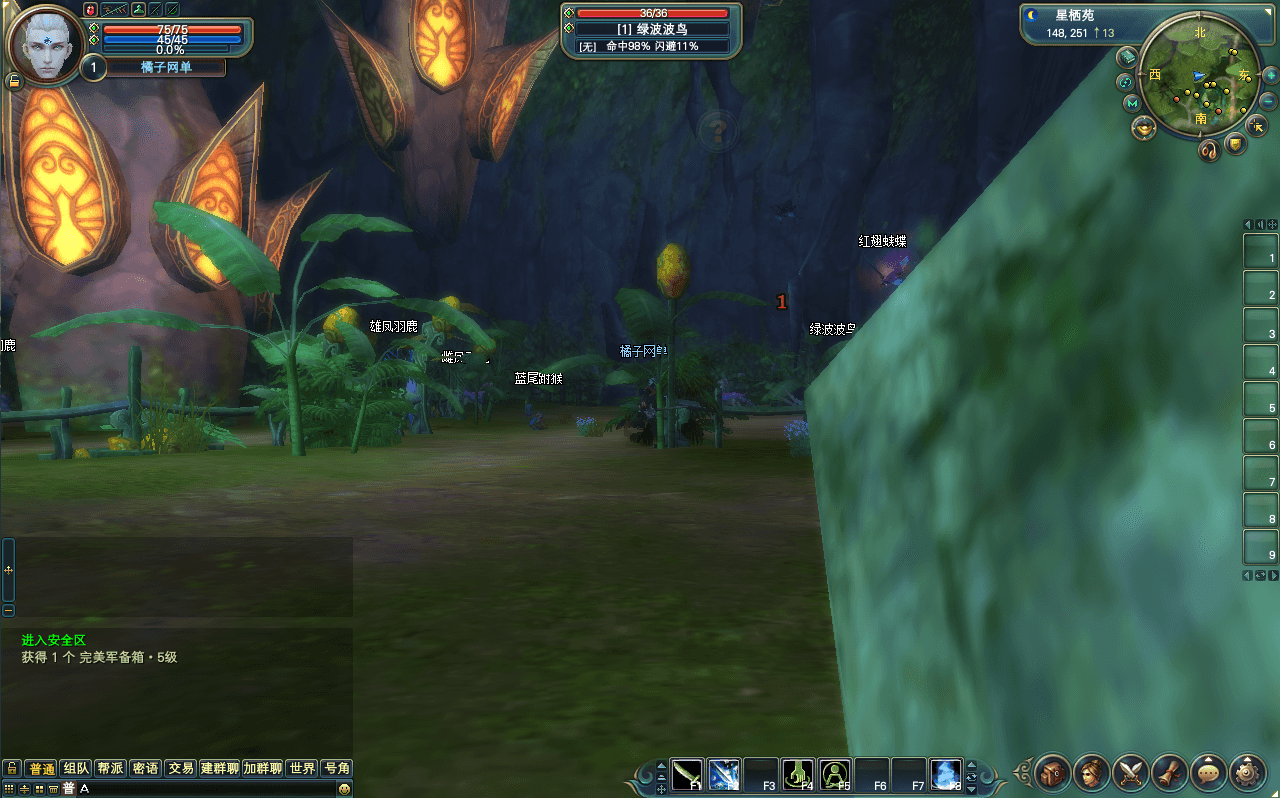This screenshot has width=1280, height=798.
Task: Open the gear system settings
Action: 1248,773
